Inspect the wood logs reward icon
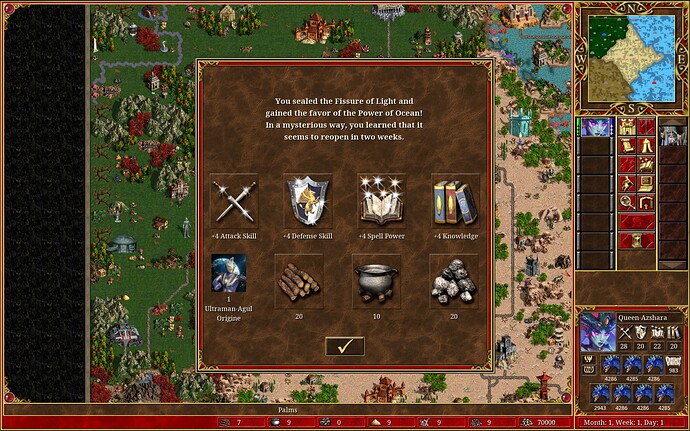 point(298,278)
